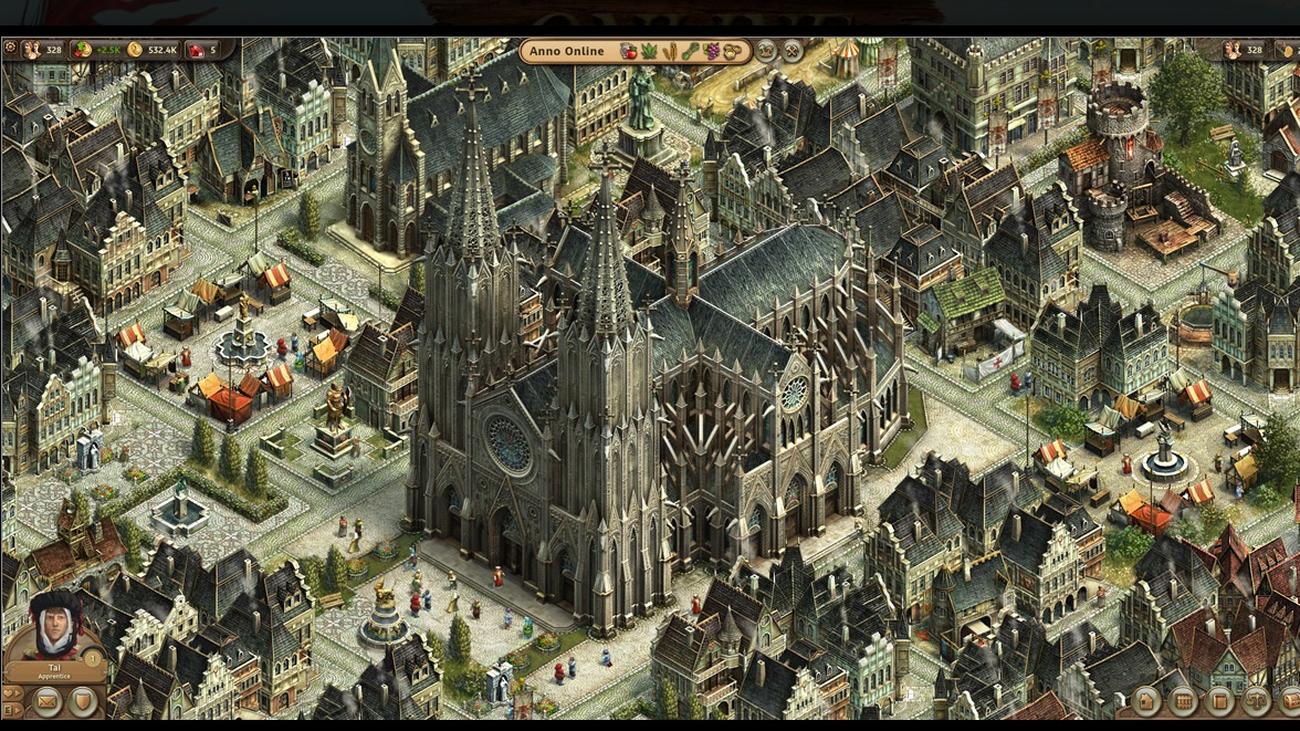Click the balance scales trade button
The image size is (1300, 731).
coord(1256,701)
